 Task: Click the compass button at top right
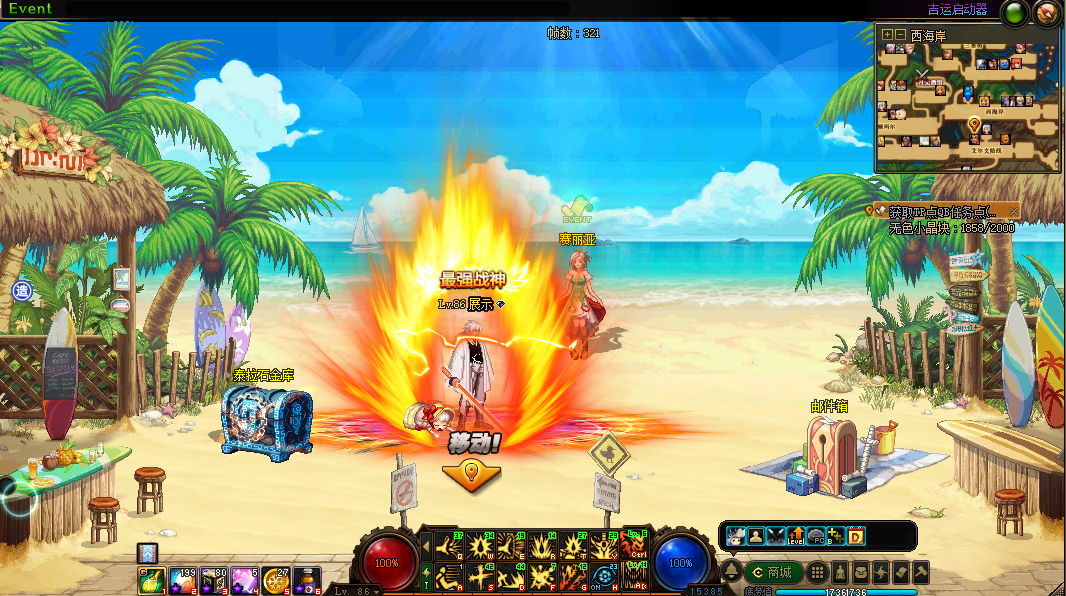[1047, 13]
